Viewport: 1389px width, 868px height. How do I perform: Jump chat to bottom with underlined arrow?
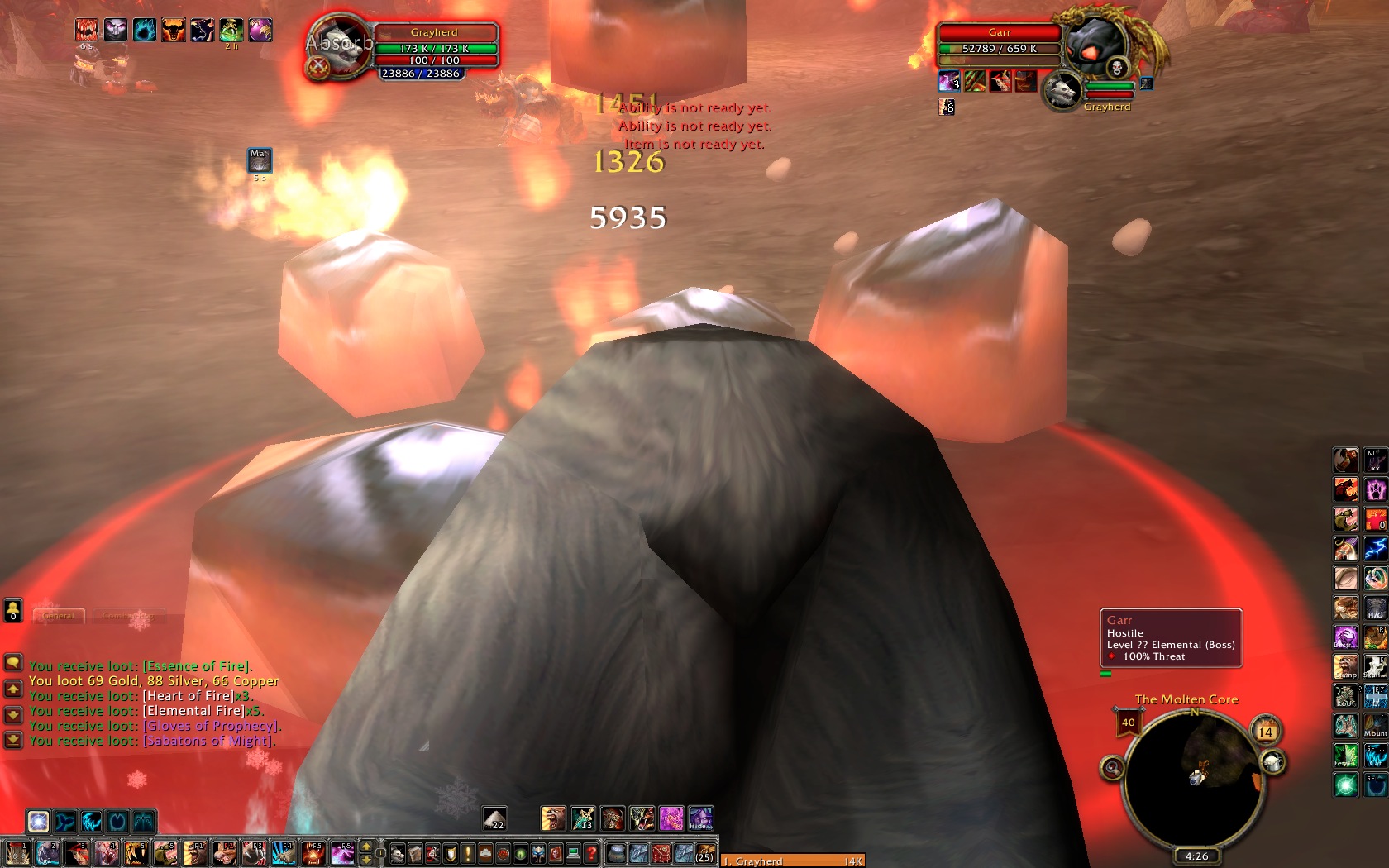coord(13,740)
